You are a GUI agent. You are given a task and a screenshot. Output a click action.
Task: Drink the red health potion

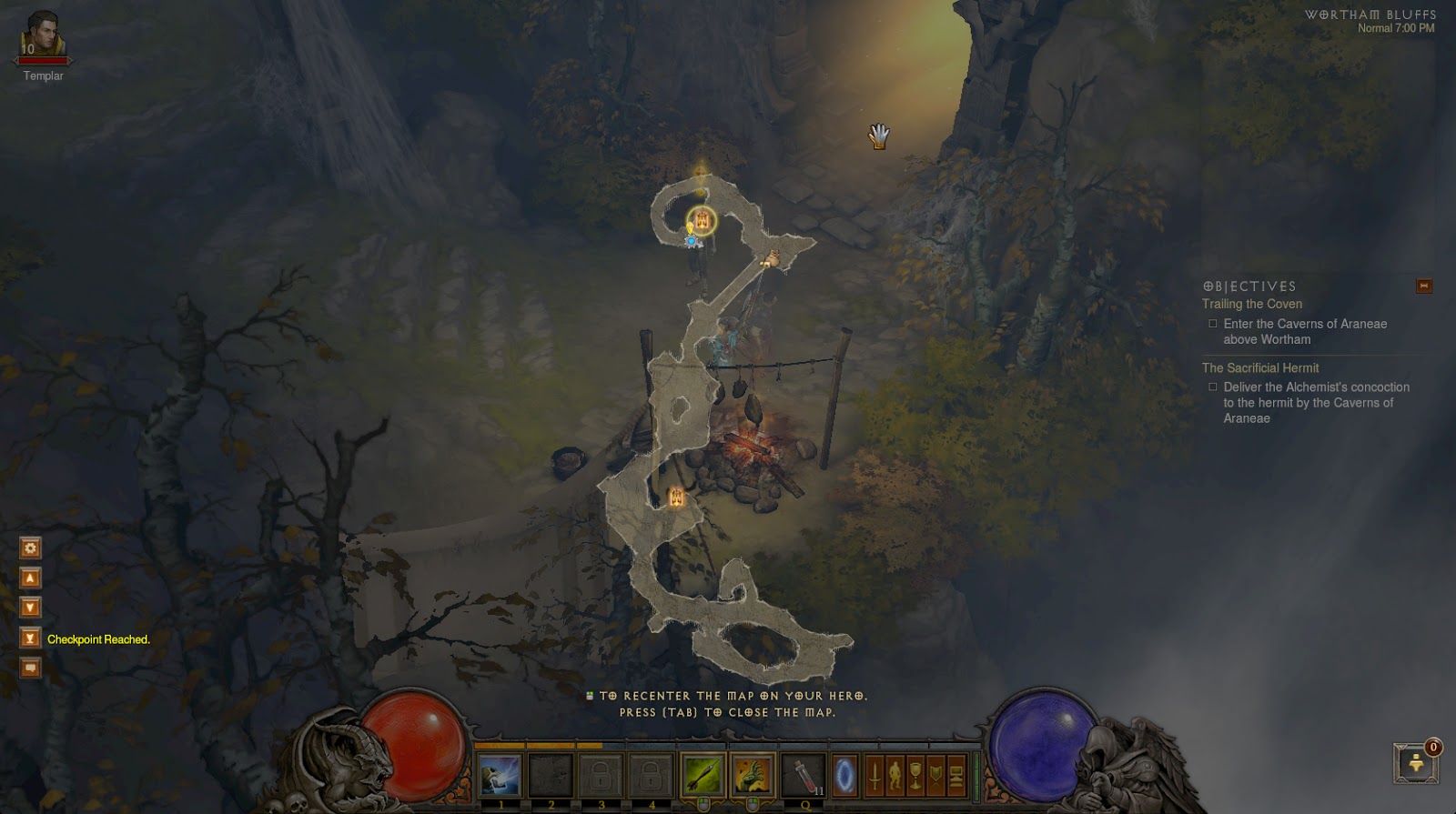coord(804,776)
